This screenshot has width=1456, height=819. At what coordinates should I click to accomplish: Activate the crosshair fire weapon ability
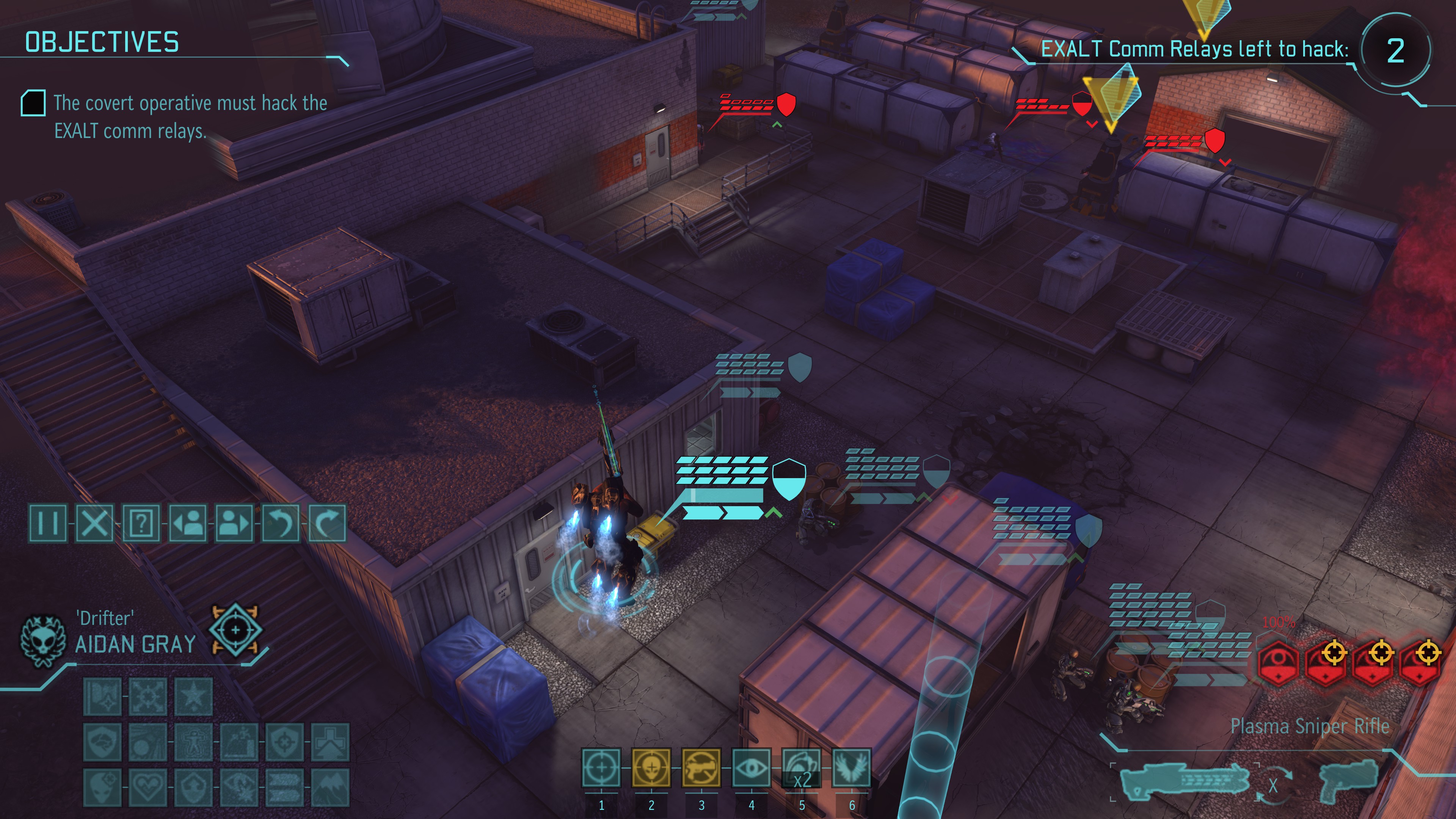[x=601, y=767]
